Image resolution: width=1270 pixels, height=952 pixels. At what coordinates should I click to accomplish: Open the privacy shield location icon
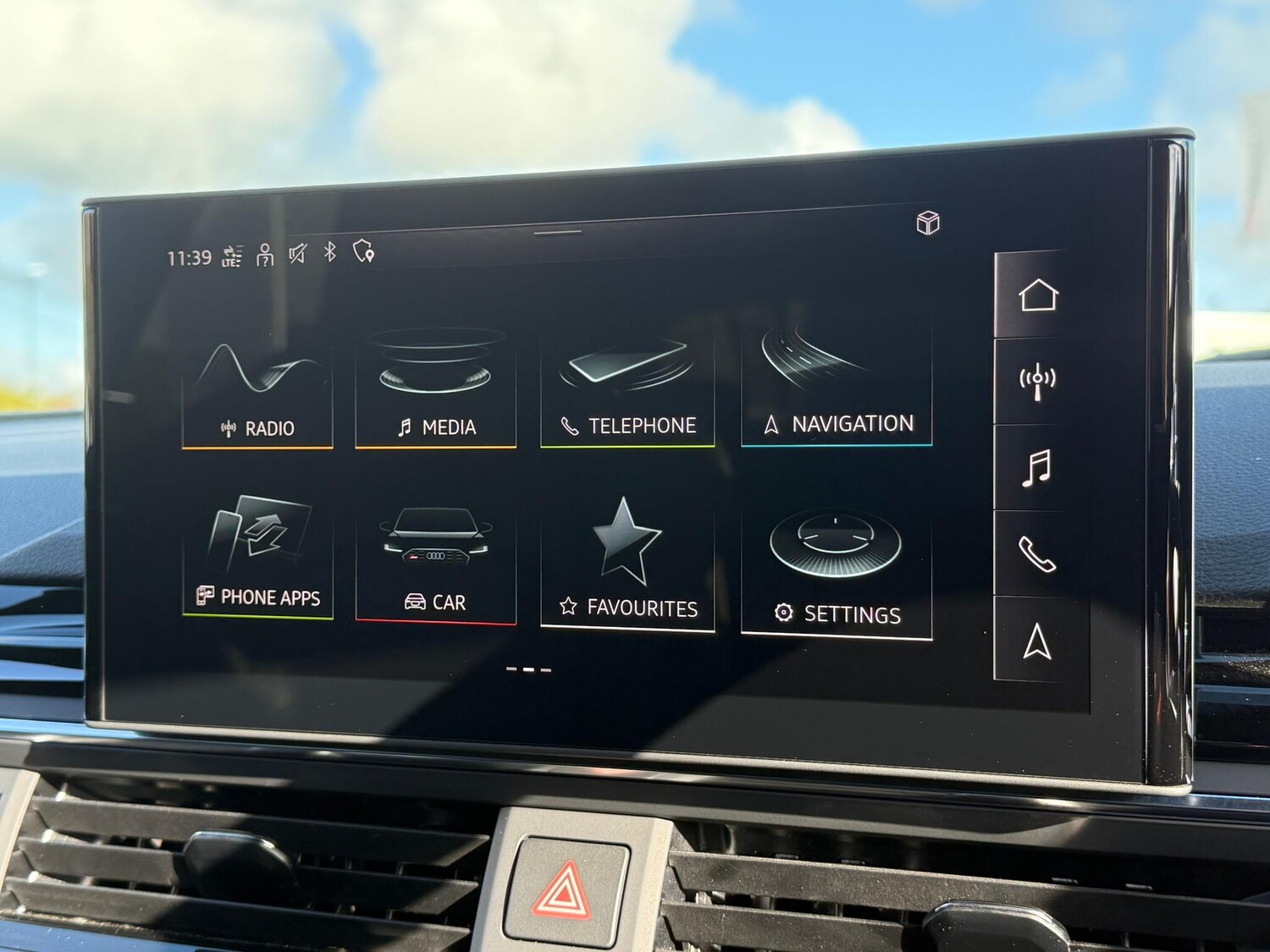coord(362,254)
